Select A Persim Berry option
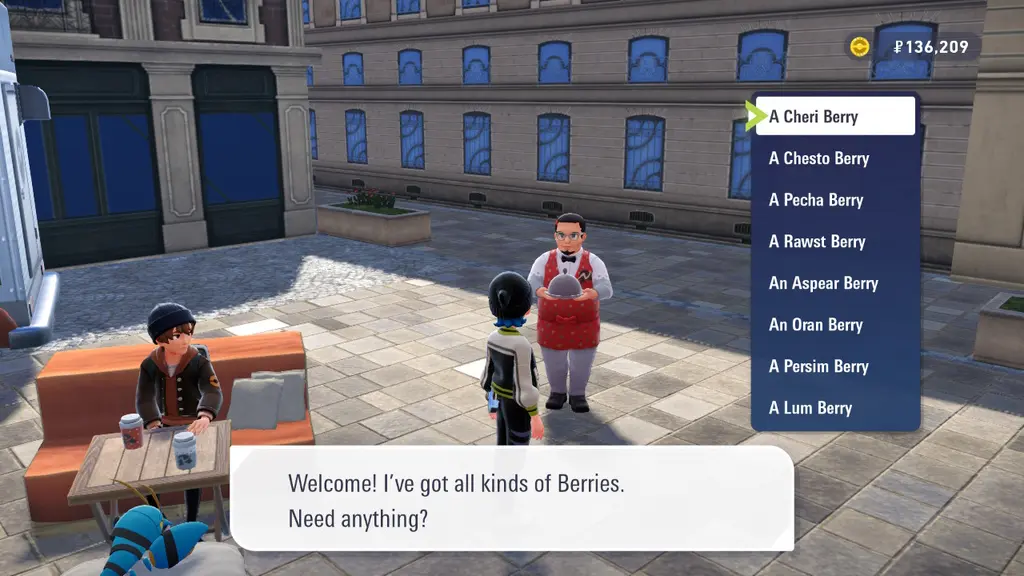Screen dimensions: 1024x576 tap(835, 366)
